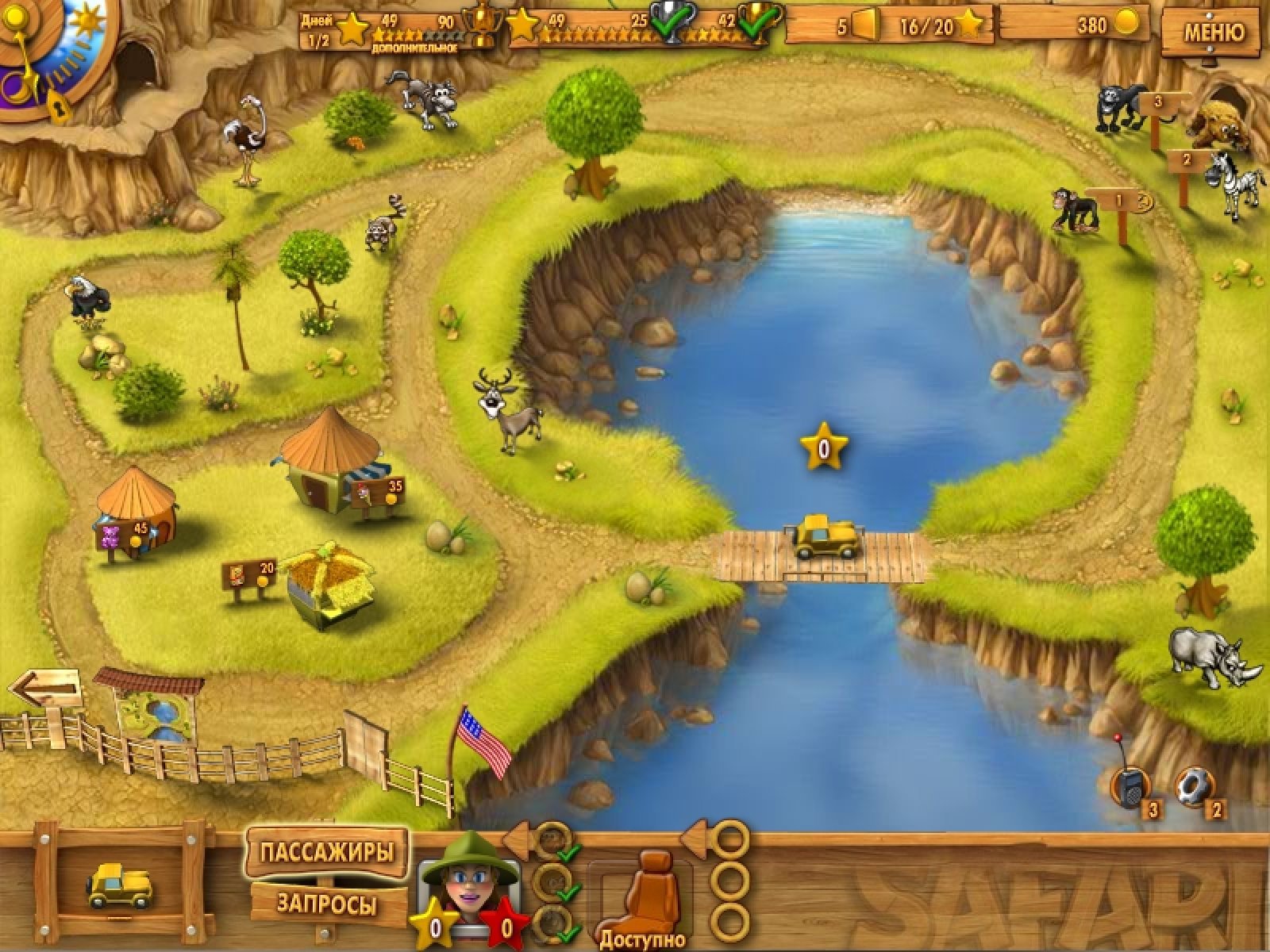Switch to the ЗАПРОСЫ tab
The height and width of the screenshot is (952, 1270).
326,903
